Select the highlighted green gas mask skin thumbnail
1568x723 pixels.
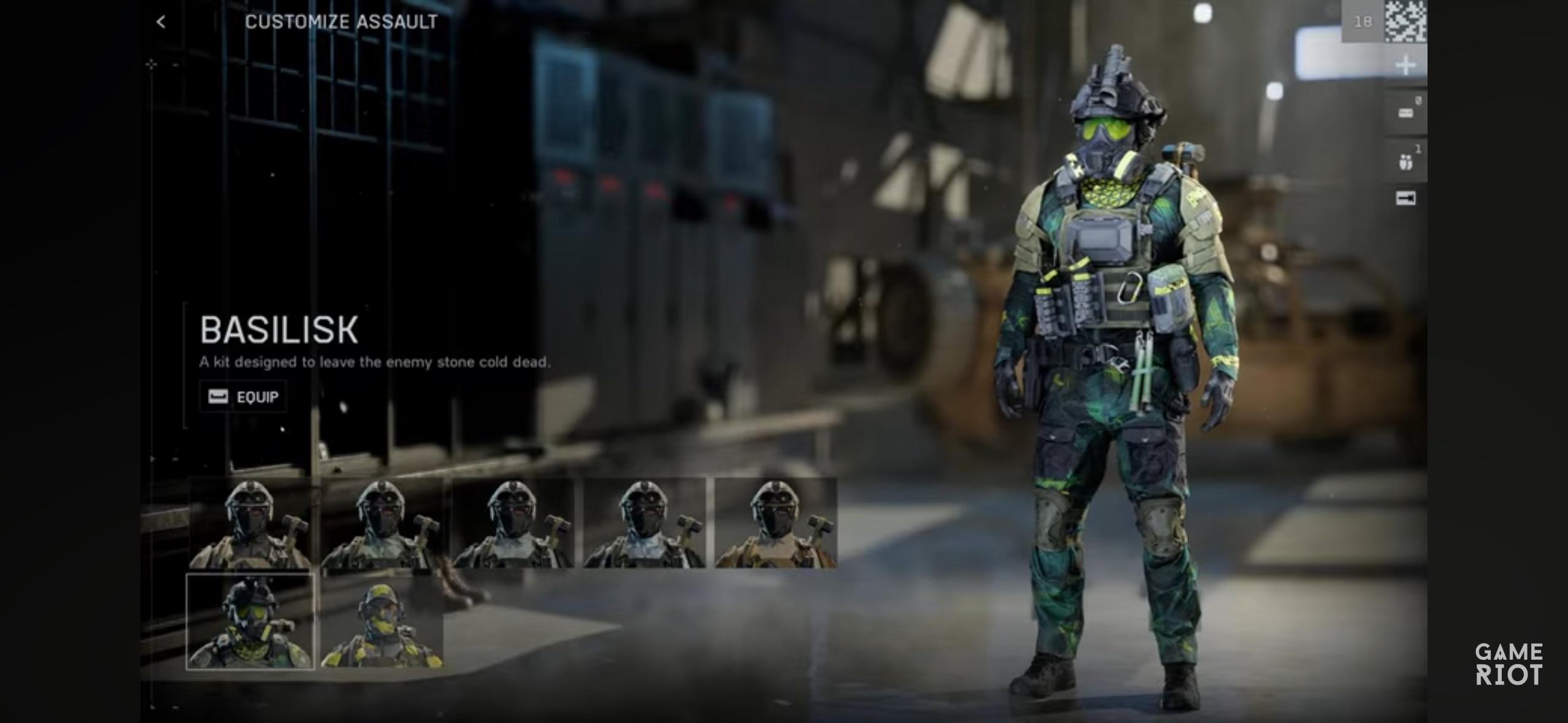250,622
